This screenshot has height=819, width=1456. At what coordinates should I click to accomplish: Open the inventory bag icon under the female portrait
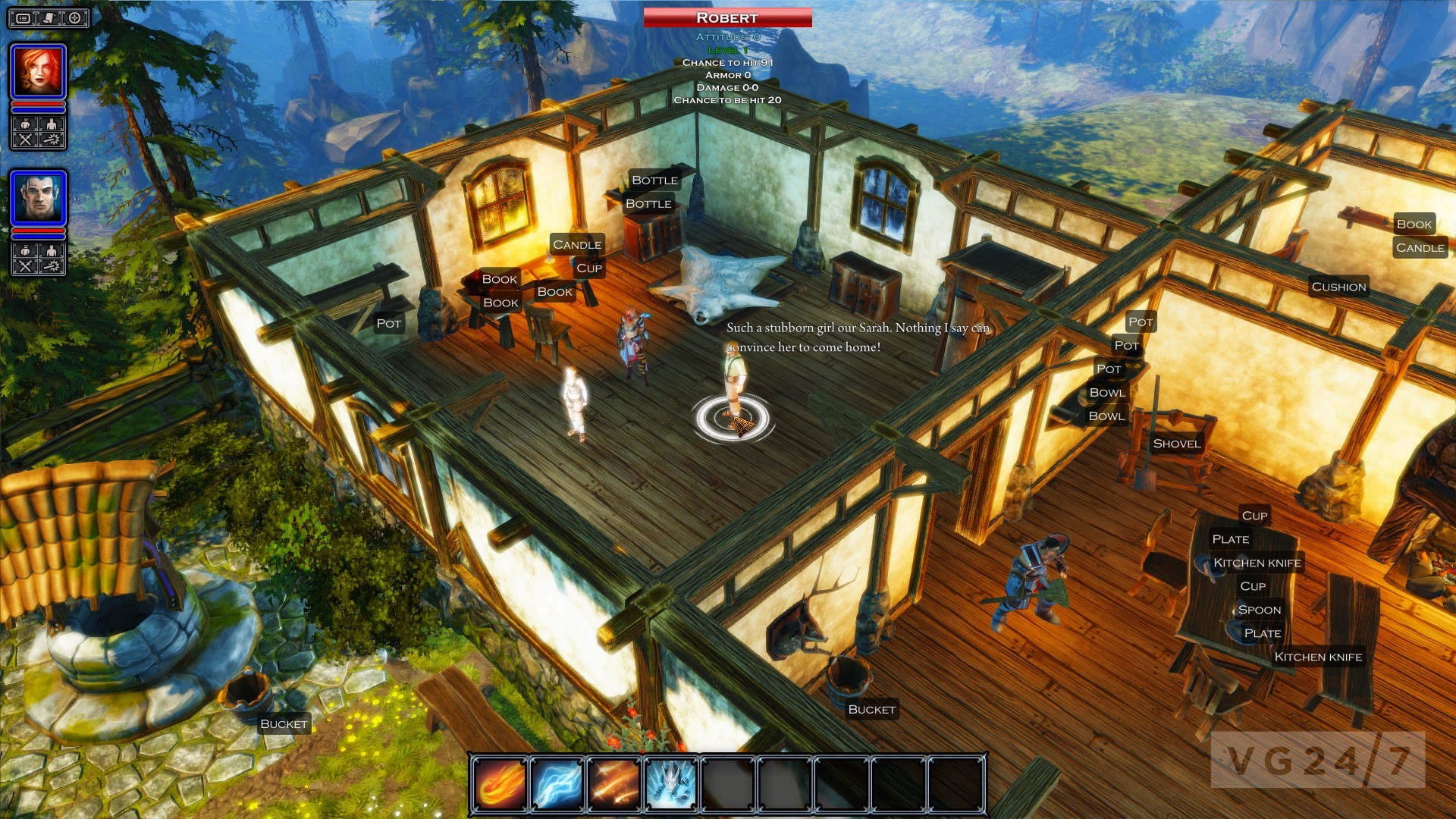(25, 124)
